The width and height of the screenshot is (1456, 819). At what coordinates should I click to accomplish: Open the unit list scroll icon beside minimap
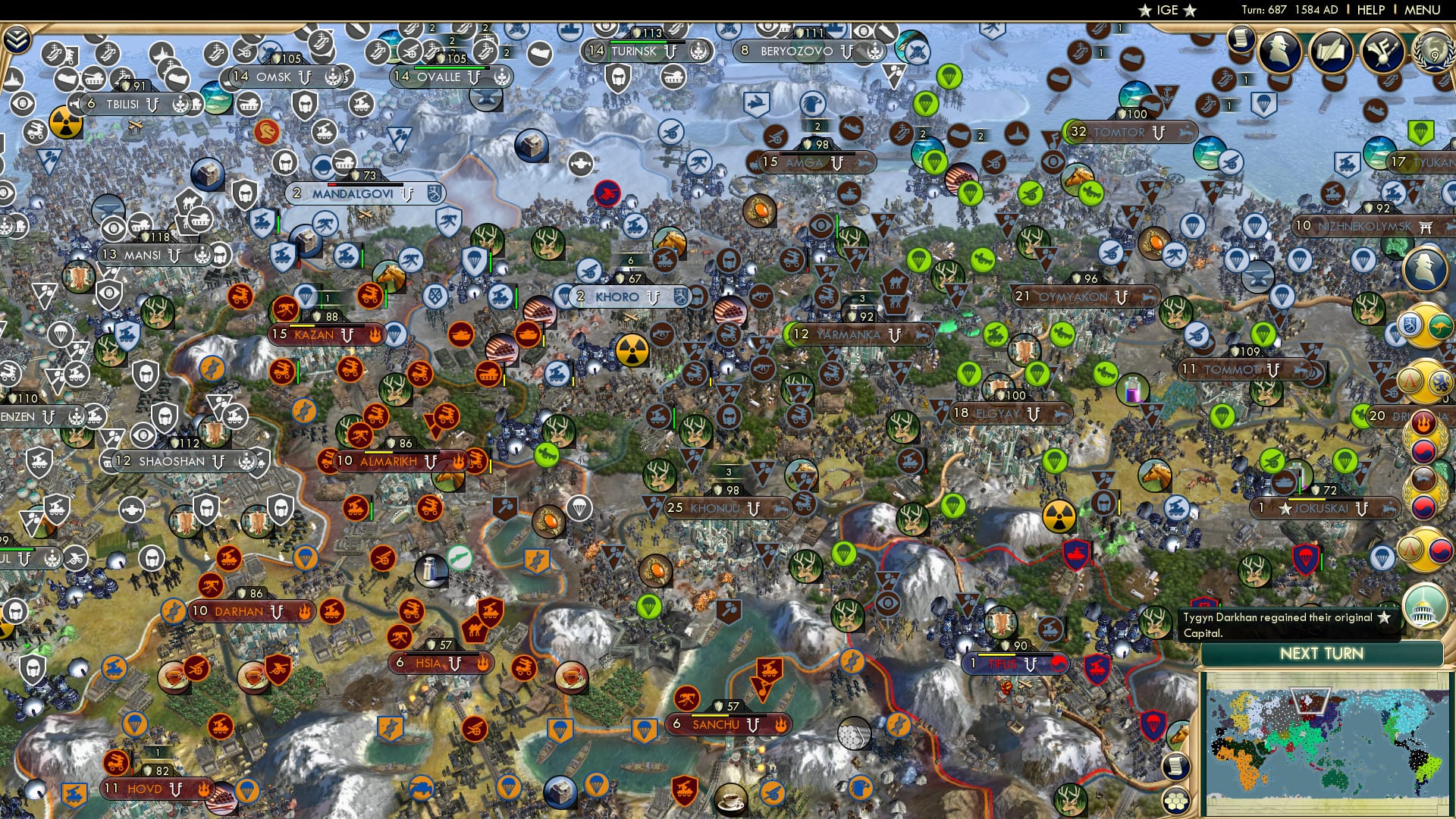click(1175, 765)
